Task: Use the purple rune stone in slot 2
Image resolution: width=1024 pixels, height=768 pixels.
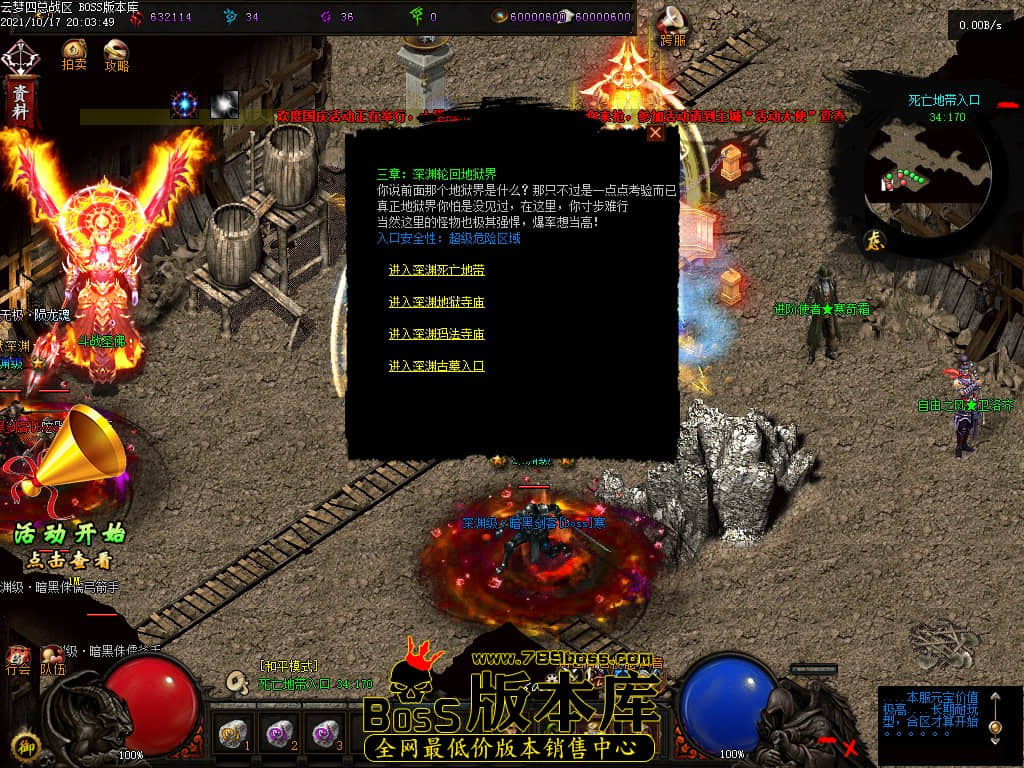Action: tap(279, 735)
